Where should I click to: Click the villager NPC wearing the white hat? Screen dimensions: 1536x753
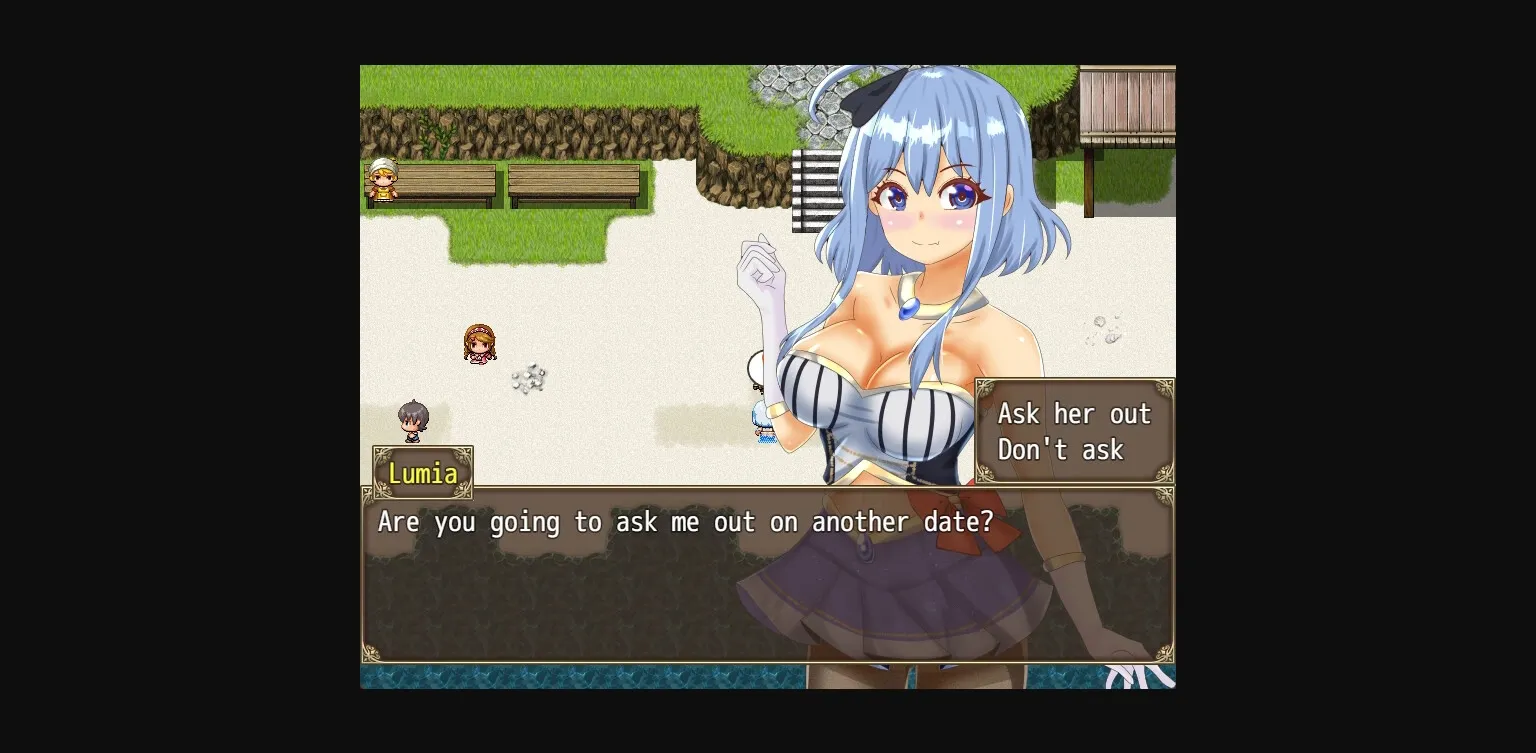[x=381, y=180]
